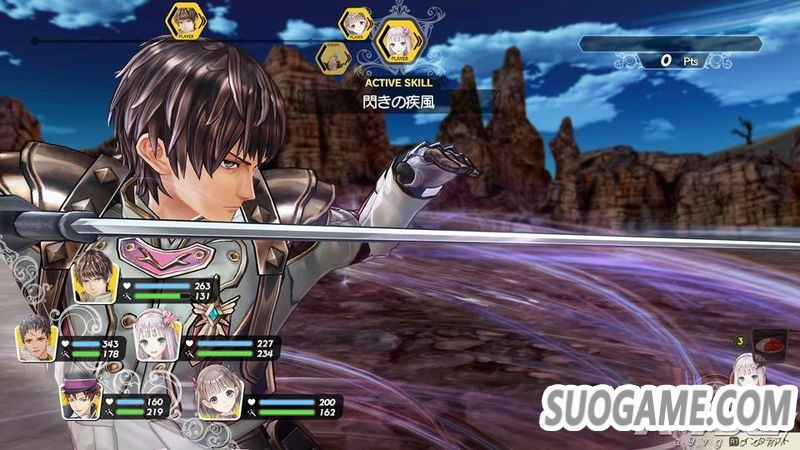Click the brown-haired swordsman turn-order icon

184,22
